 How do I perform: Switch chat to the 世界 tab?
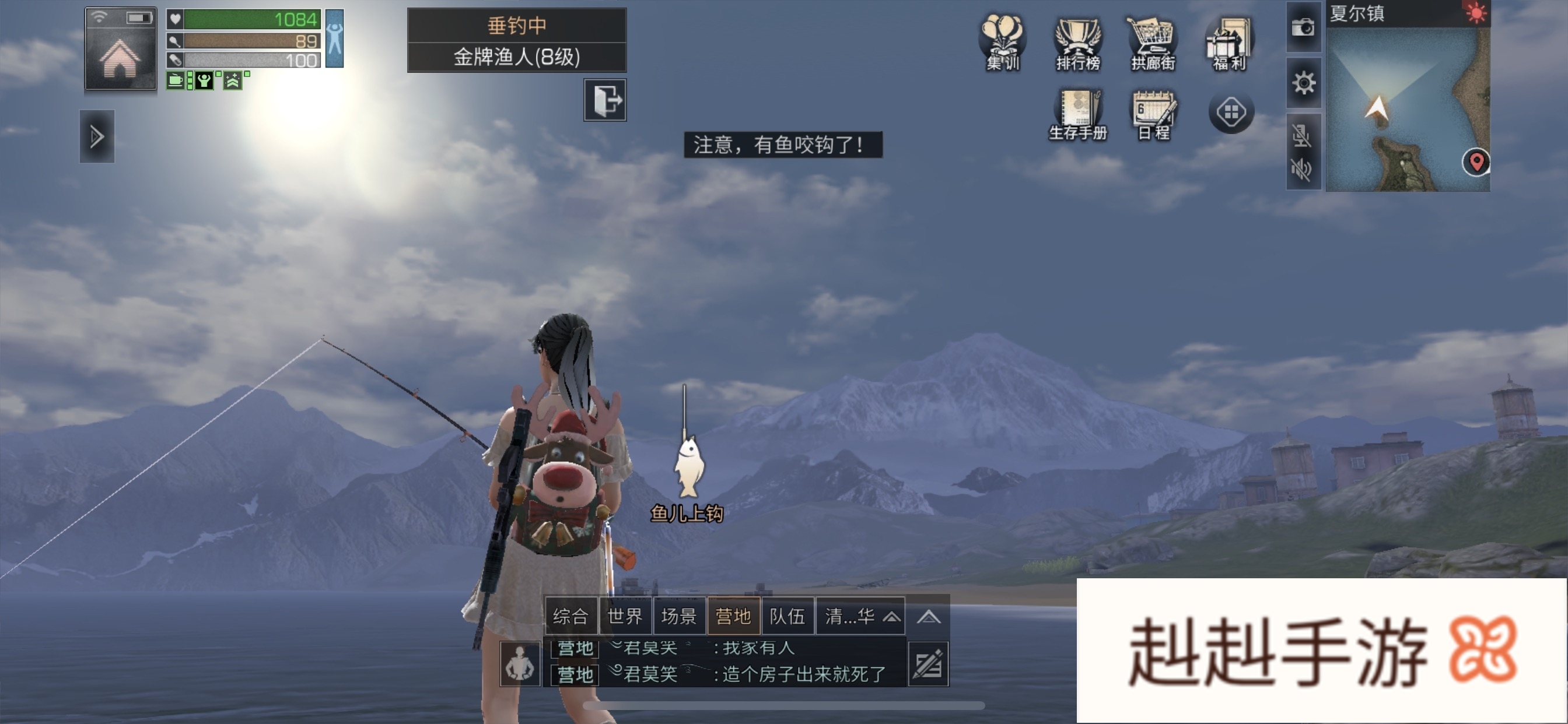click(625, 616)
